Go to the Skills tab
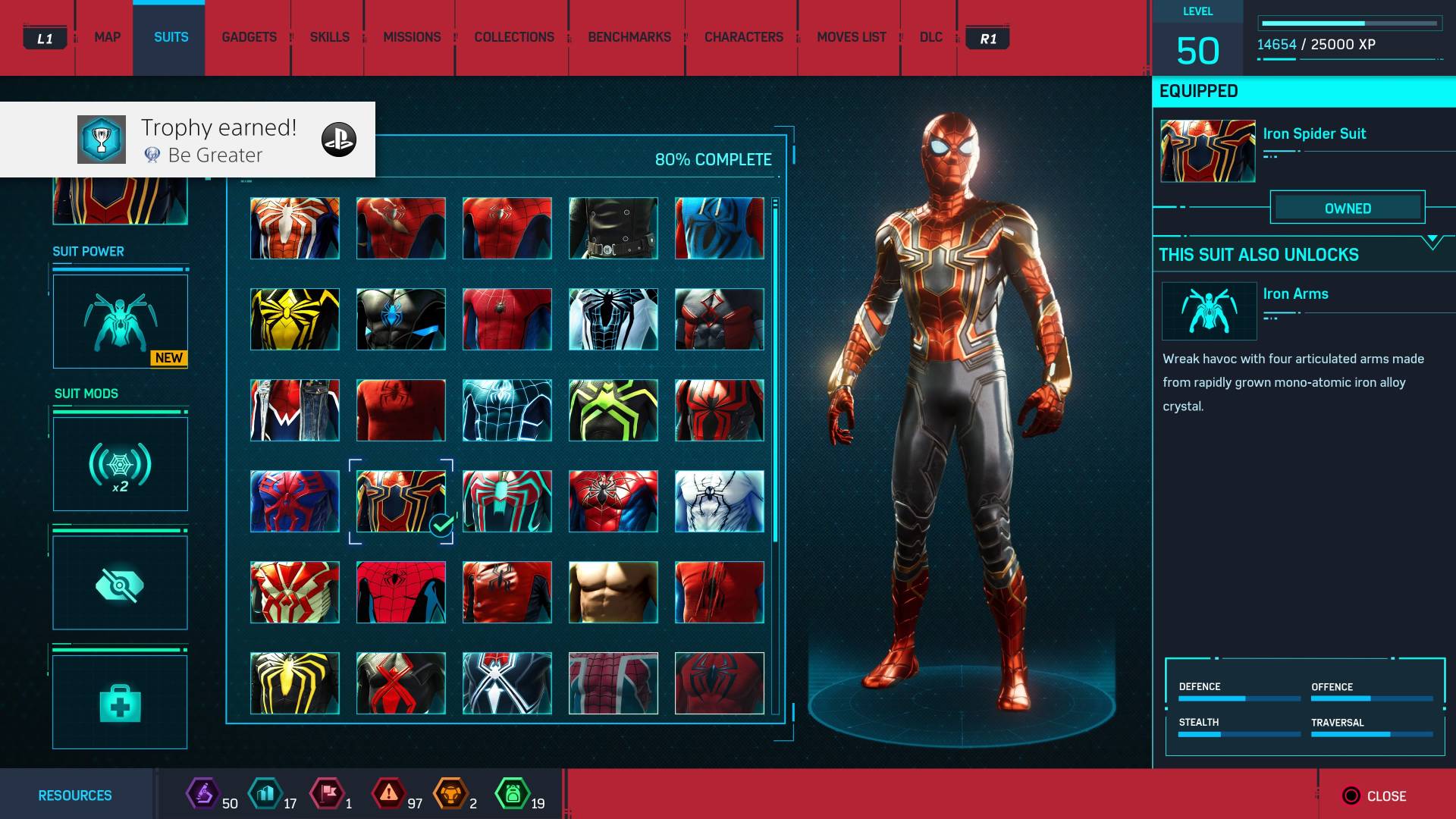This screenshot has width=1456, height=819. click(x=329, y=37)
